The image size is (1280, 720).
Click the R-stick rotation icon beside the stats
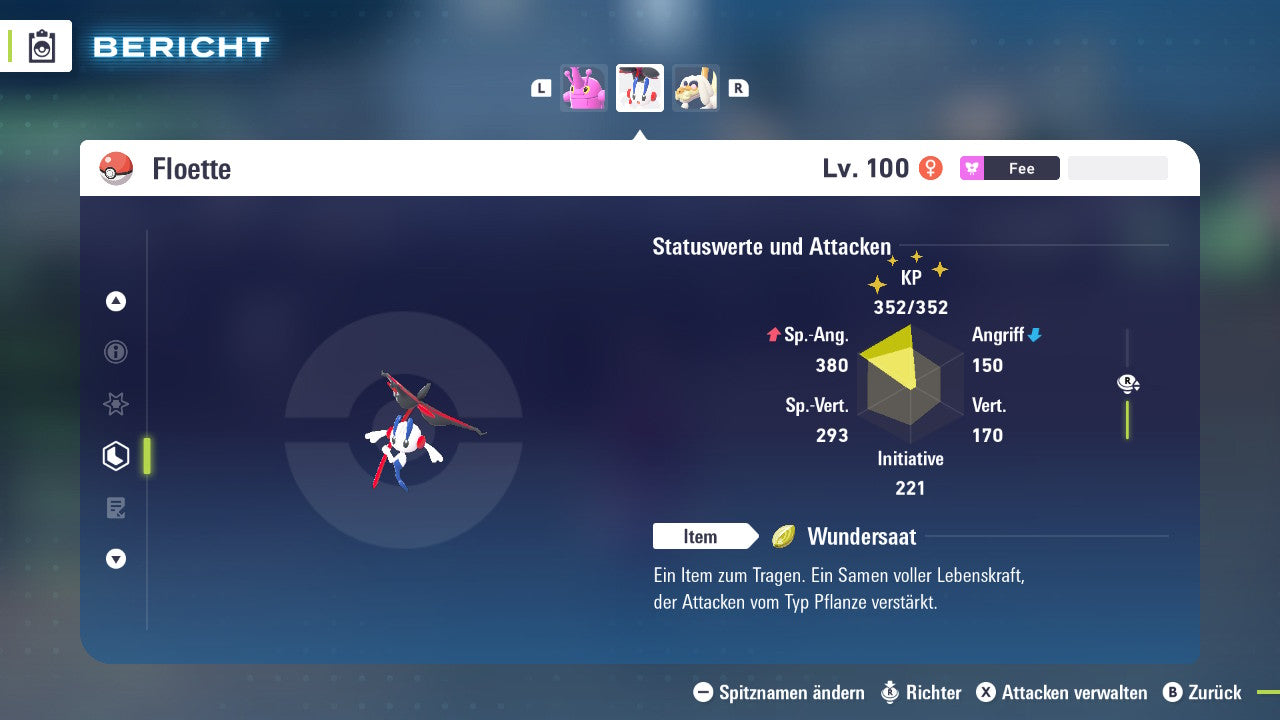(x=1128, y=383)
